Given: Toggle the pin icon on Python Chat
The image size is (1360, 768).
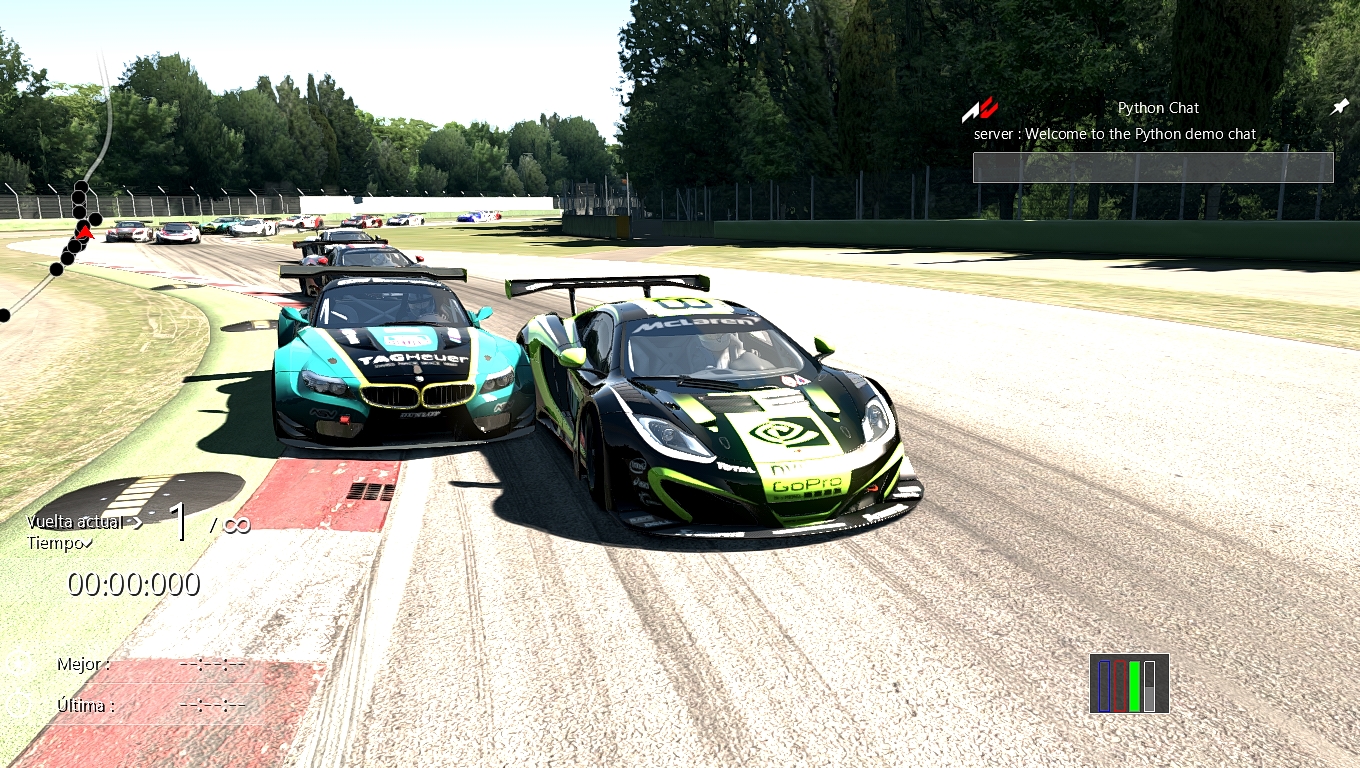Looking at the screenshot, I should (x=1339, y=107).
